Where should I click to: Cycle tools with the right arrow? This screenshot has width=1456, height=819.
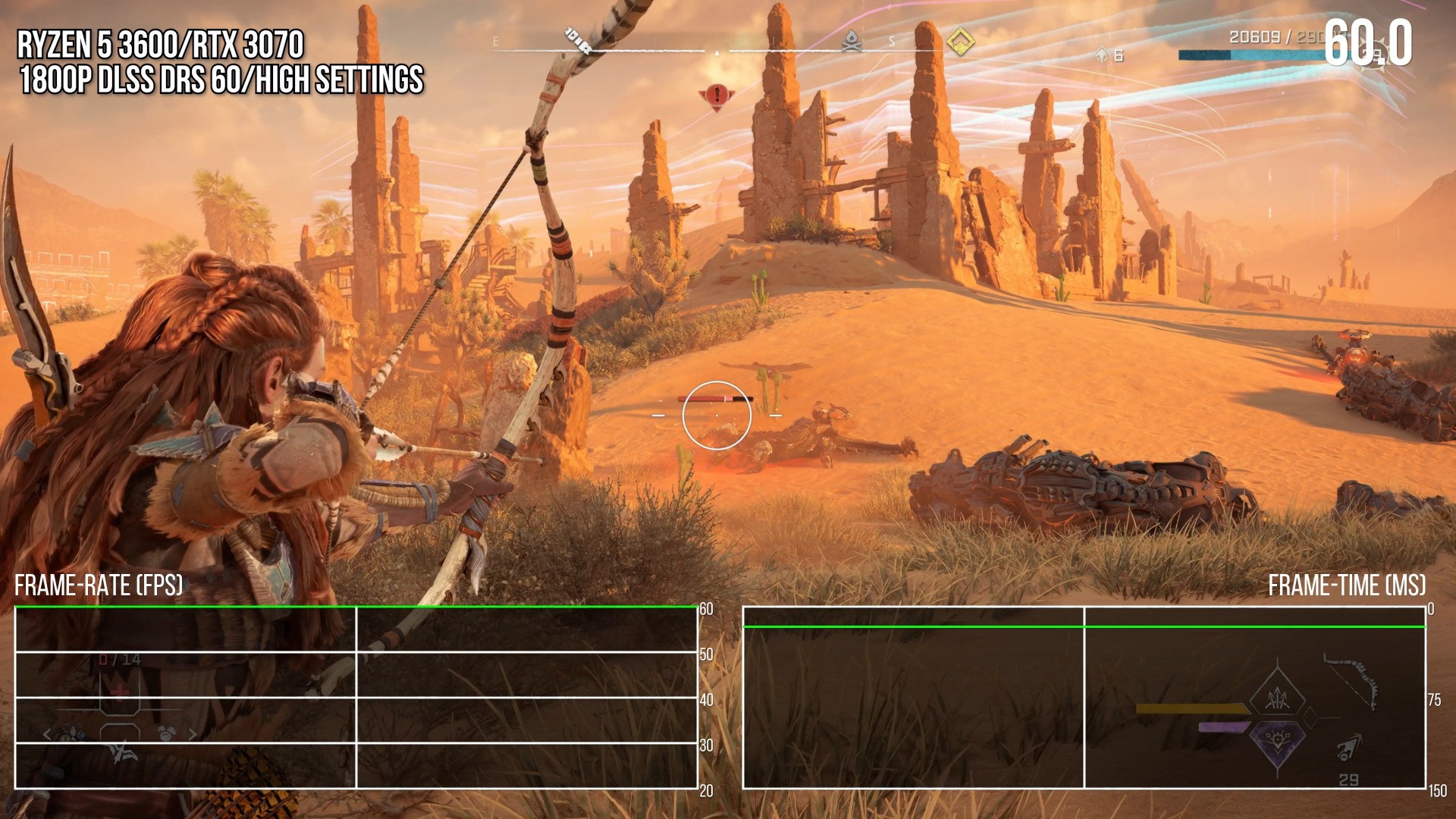pos(193,734)
